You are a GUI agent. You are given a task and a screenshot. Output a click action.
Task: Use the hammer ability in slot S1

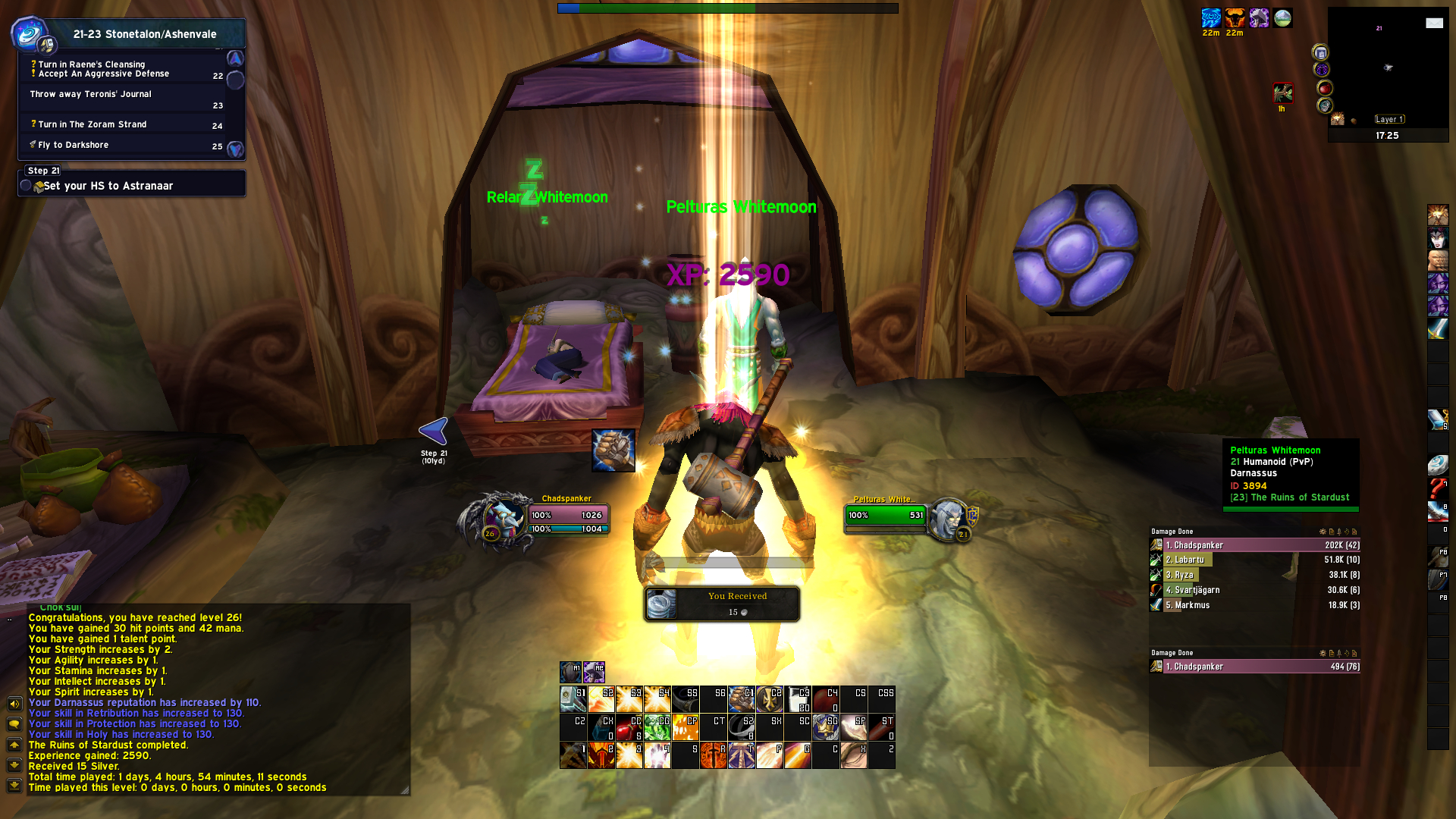click(x=573, y=699)
